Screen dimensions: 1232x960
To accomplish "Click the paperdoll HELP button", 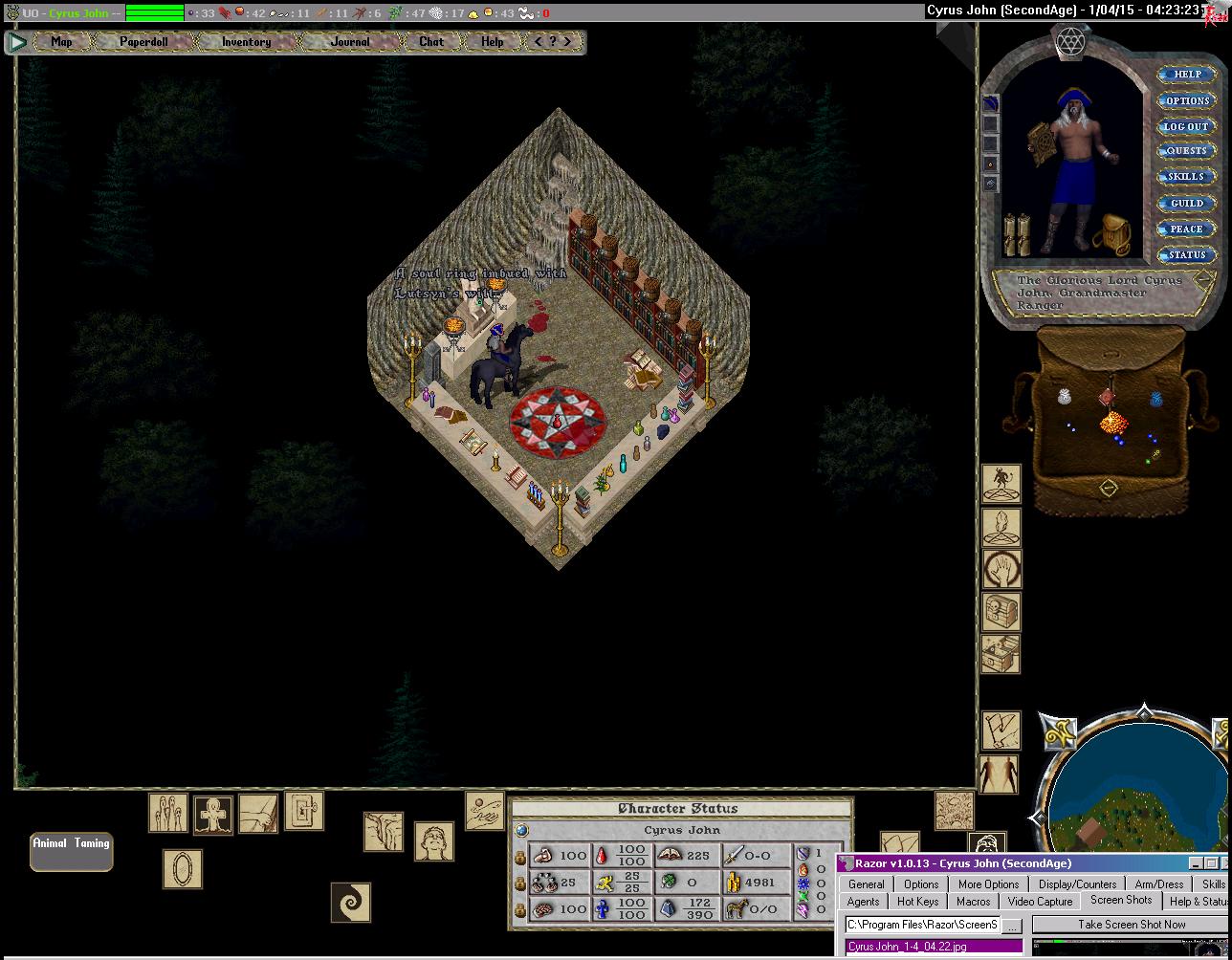I will coord(1186,75).
